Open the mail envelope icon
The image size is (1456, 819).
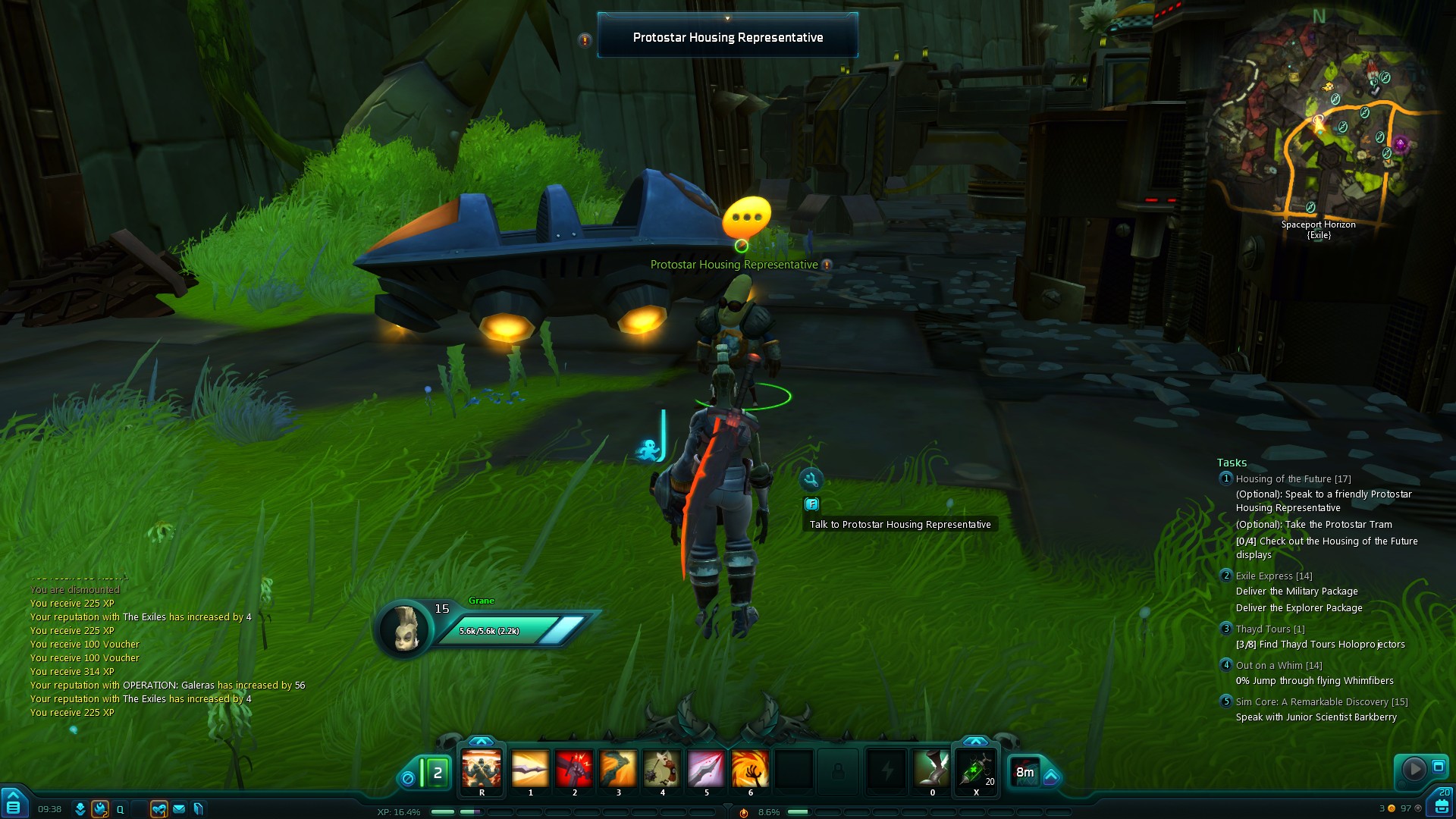(179, 809)
